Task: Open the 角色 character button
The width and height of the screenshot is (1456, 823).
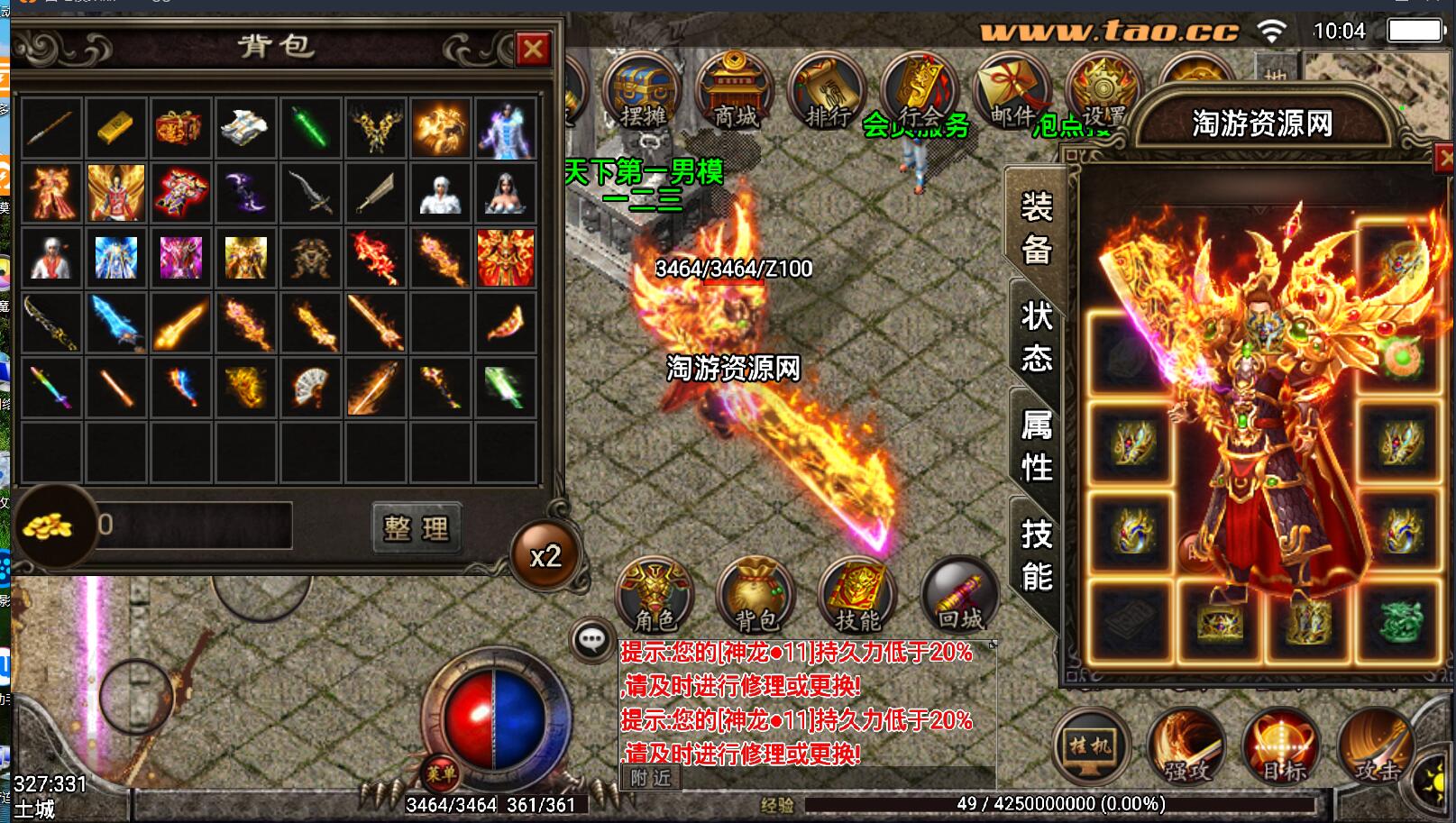Action: tap(655, 595)
